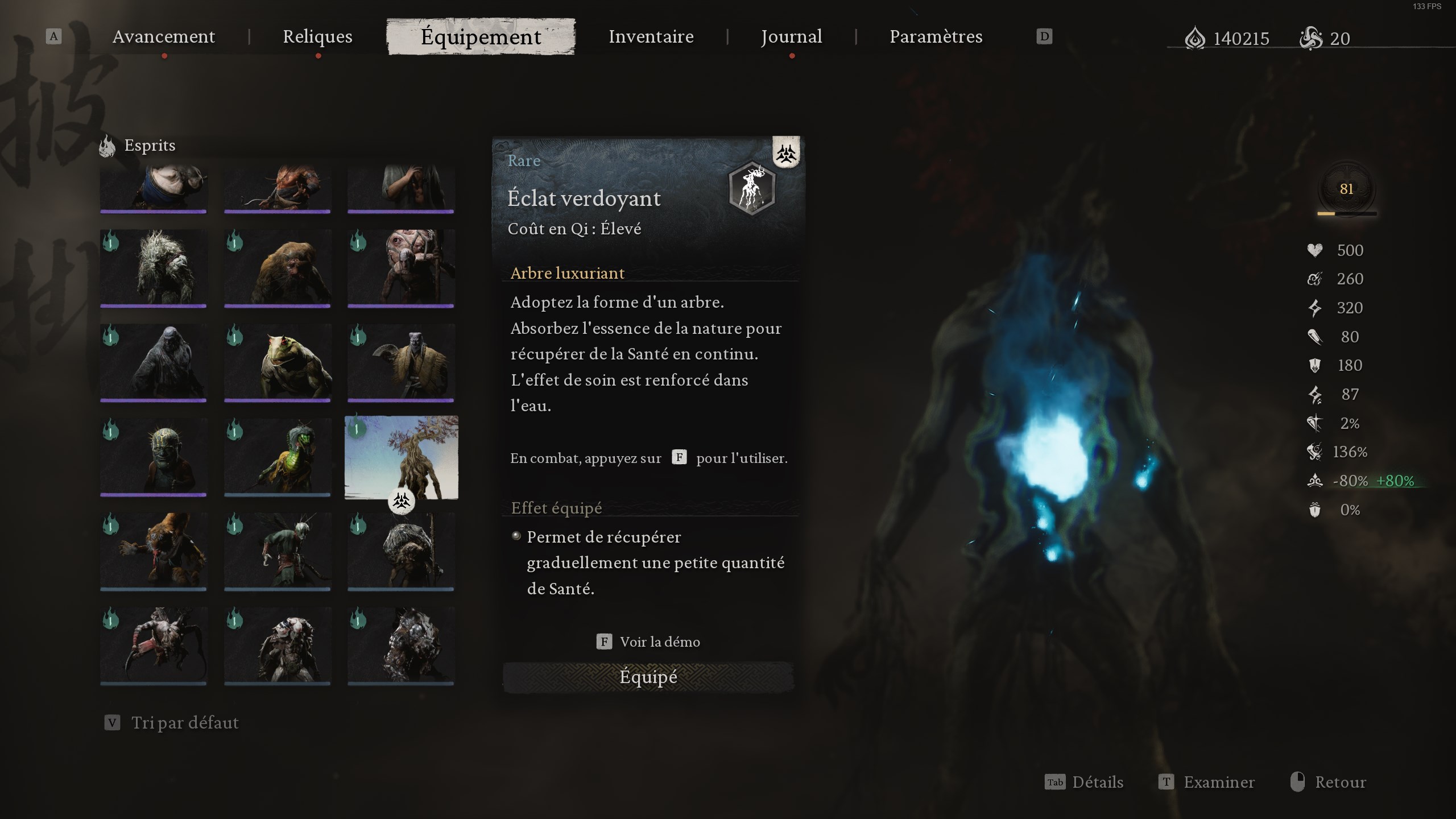
Task: Click the Esprits flame icon header
Action: (x=107, y=146)
